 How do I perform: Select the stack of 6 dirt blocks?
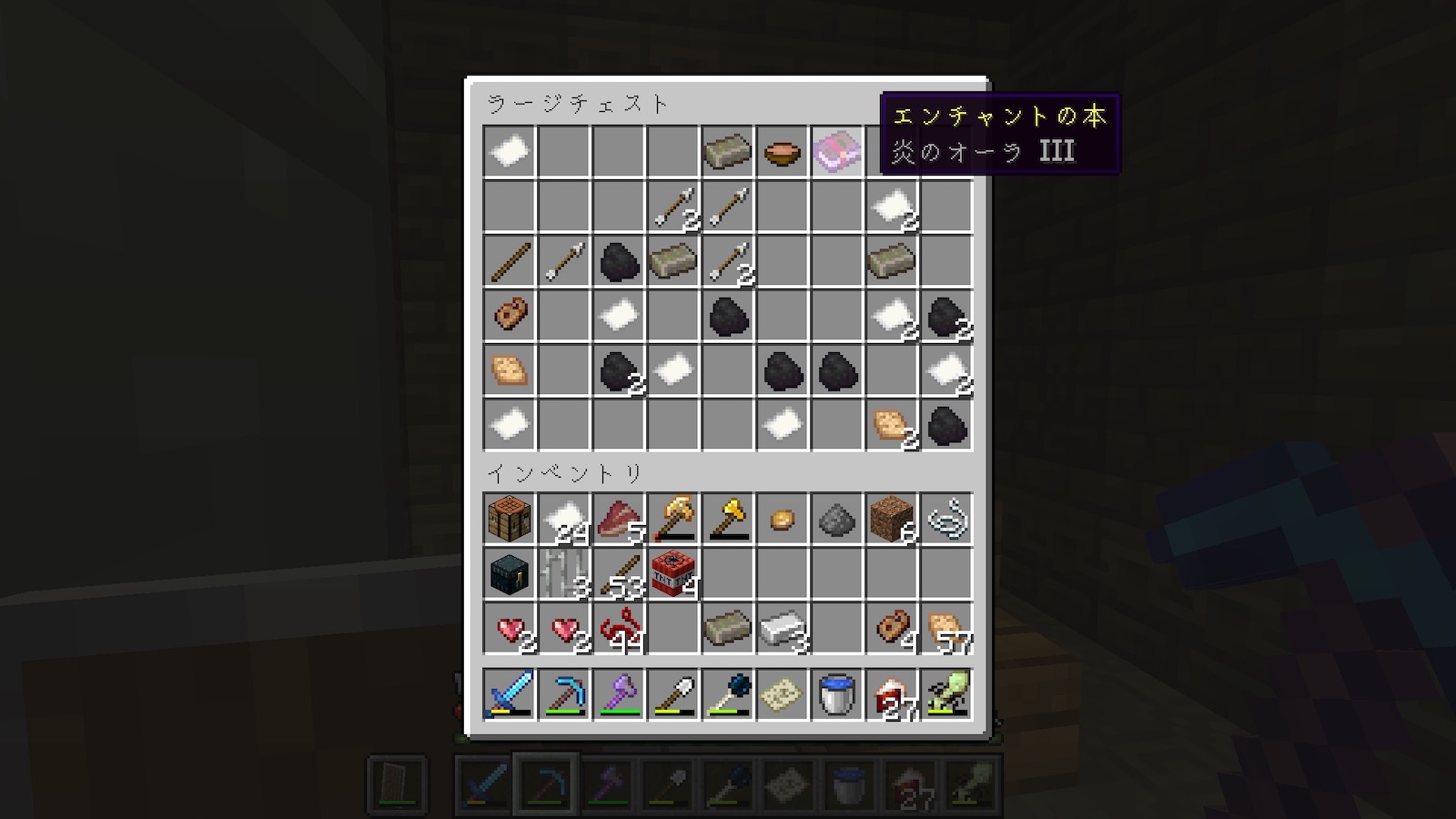pos(891,519)
